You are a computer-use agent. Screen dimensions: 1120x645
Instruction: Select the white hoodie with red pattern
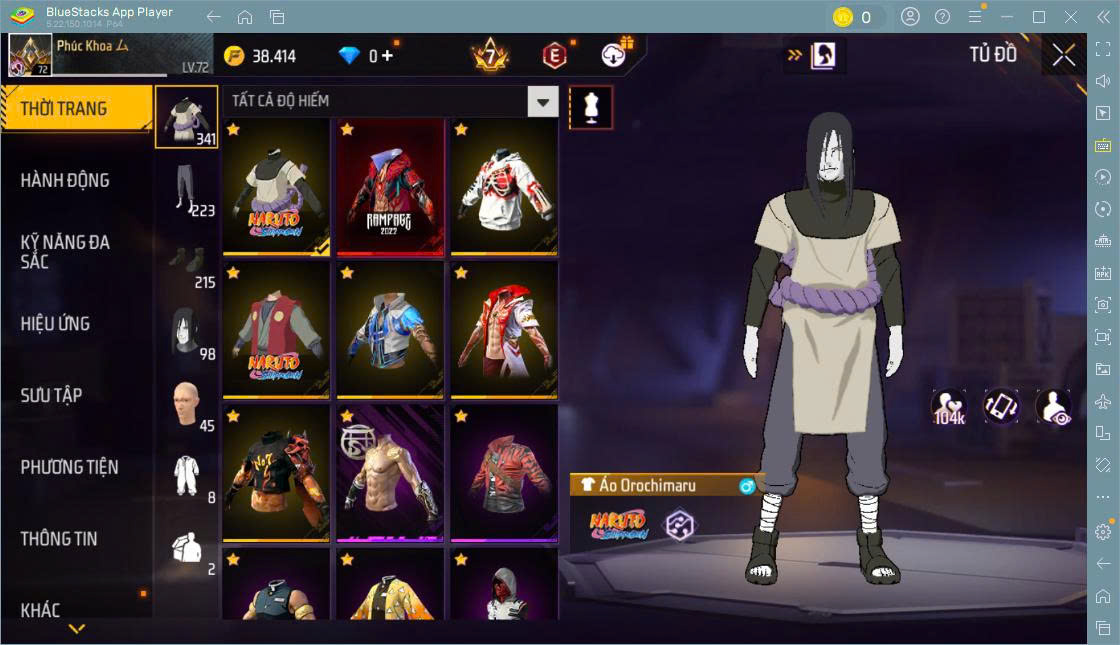(x=504, y=187)
